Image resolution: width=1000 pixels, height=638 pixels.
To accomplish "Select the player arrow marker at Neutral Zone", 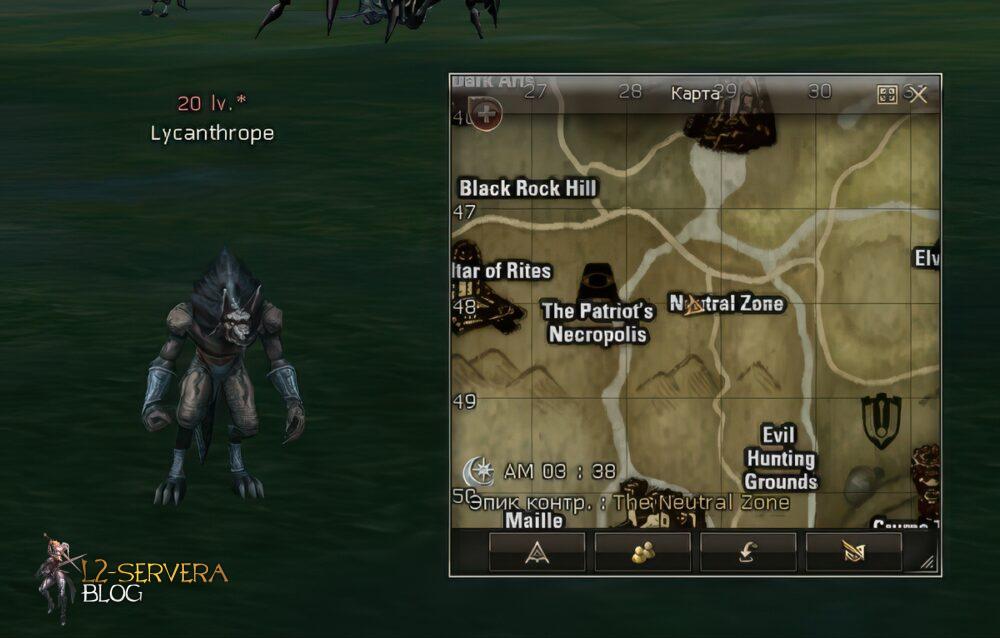I will [x=694, y=306].
